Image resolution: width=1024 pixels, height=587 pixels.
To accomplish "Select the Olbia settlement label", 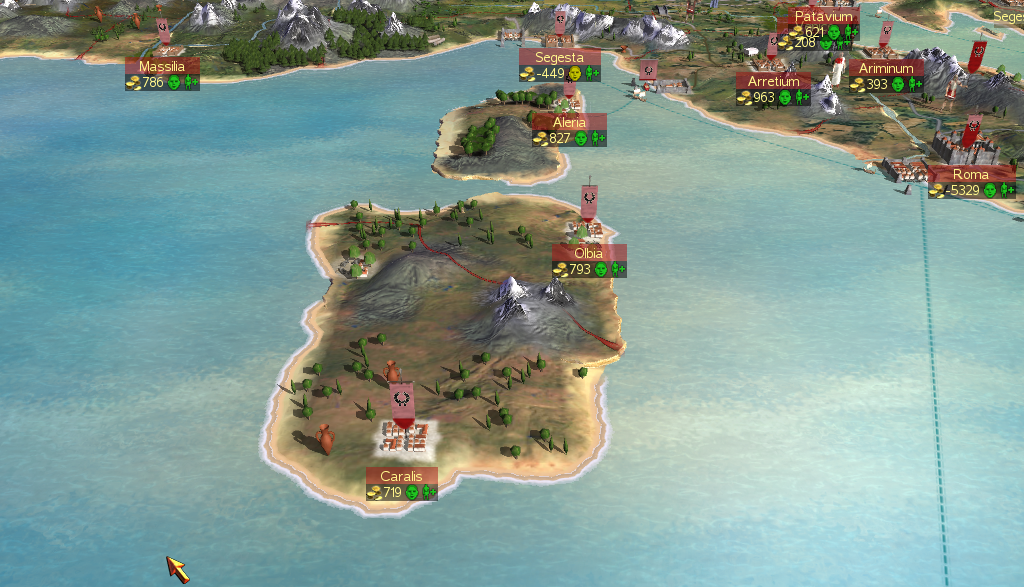I will coord(589,253).
